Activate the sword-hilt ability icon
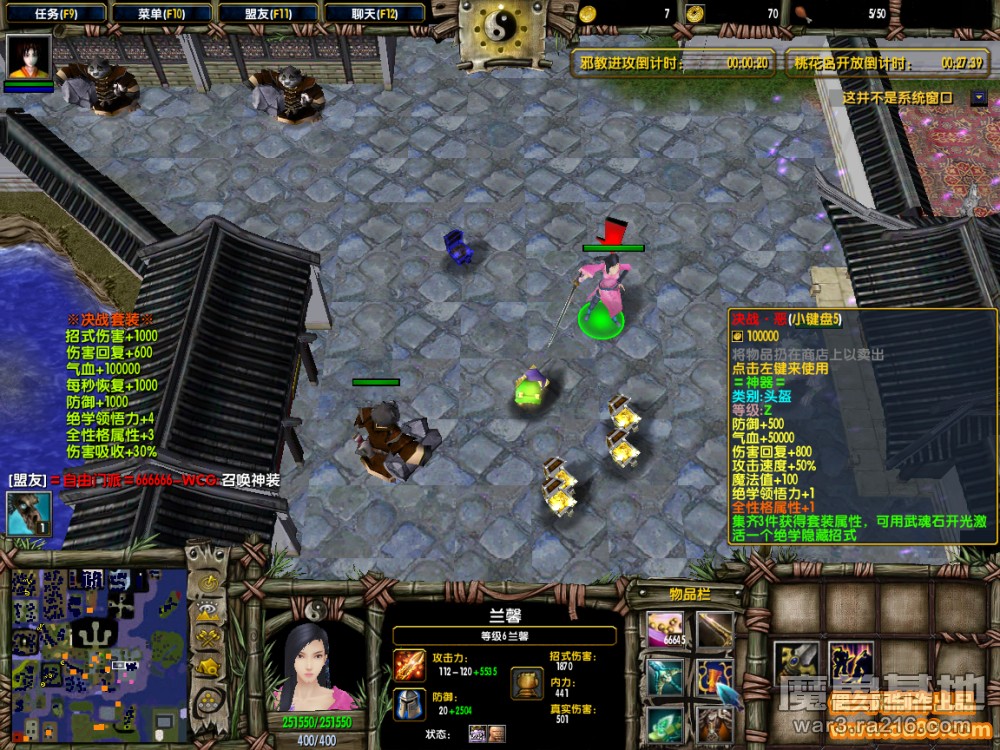The image size is (1000, 750). click(796, 661)
